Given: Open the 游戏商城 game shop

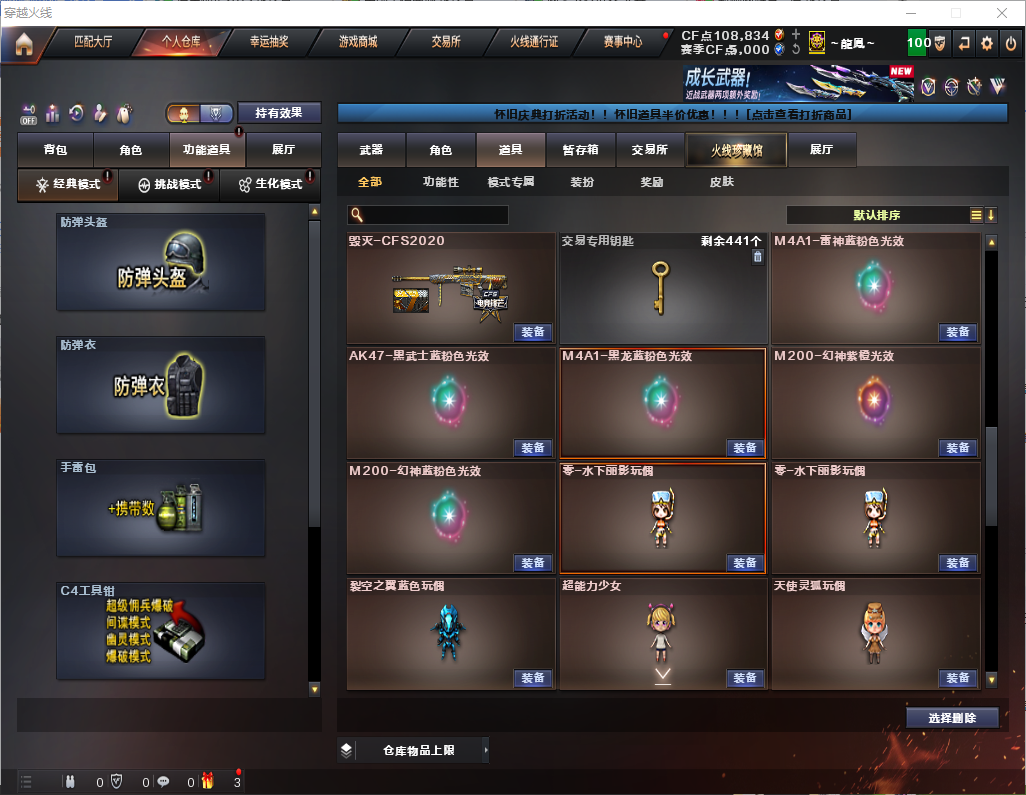Looking at the screenshot, I should coord(358,42).
